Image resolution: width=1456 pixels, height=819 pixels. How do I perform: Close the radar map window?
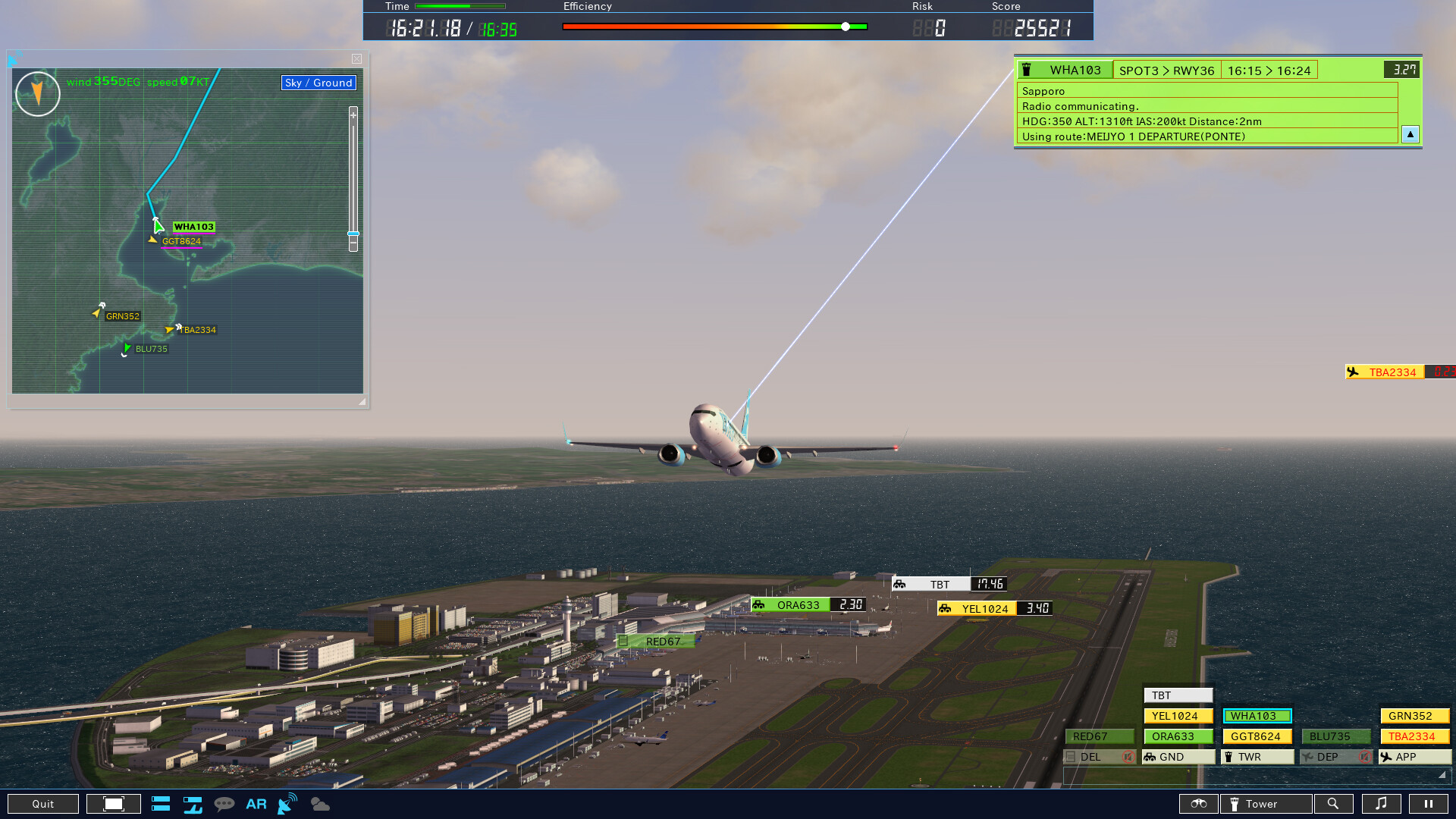(x=356, y=59)
